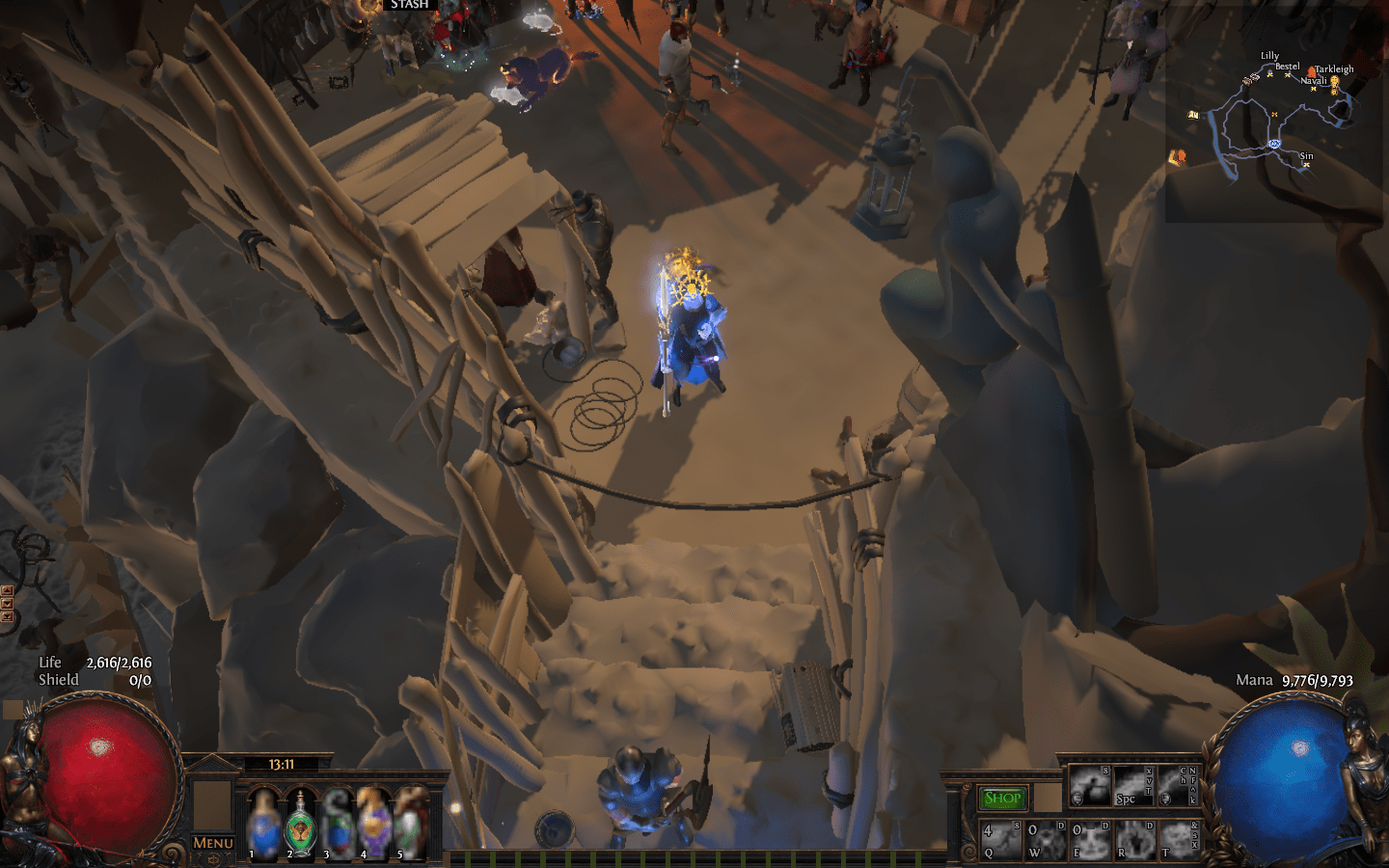Click Tarkleigh's marker on the minimap

(1311, 71)
